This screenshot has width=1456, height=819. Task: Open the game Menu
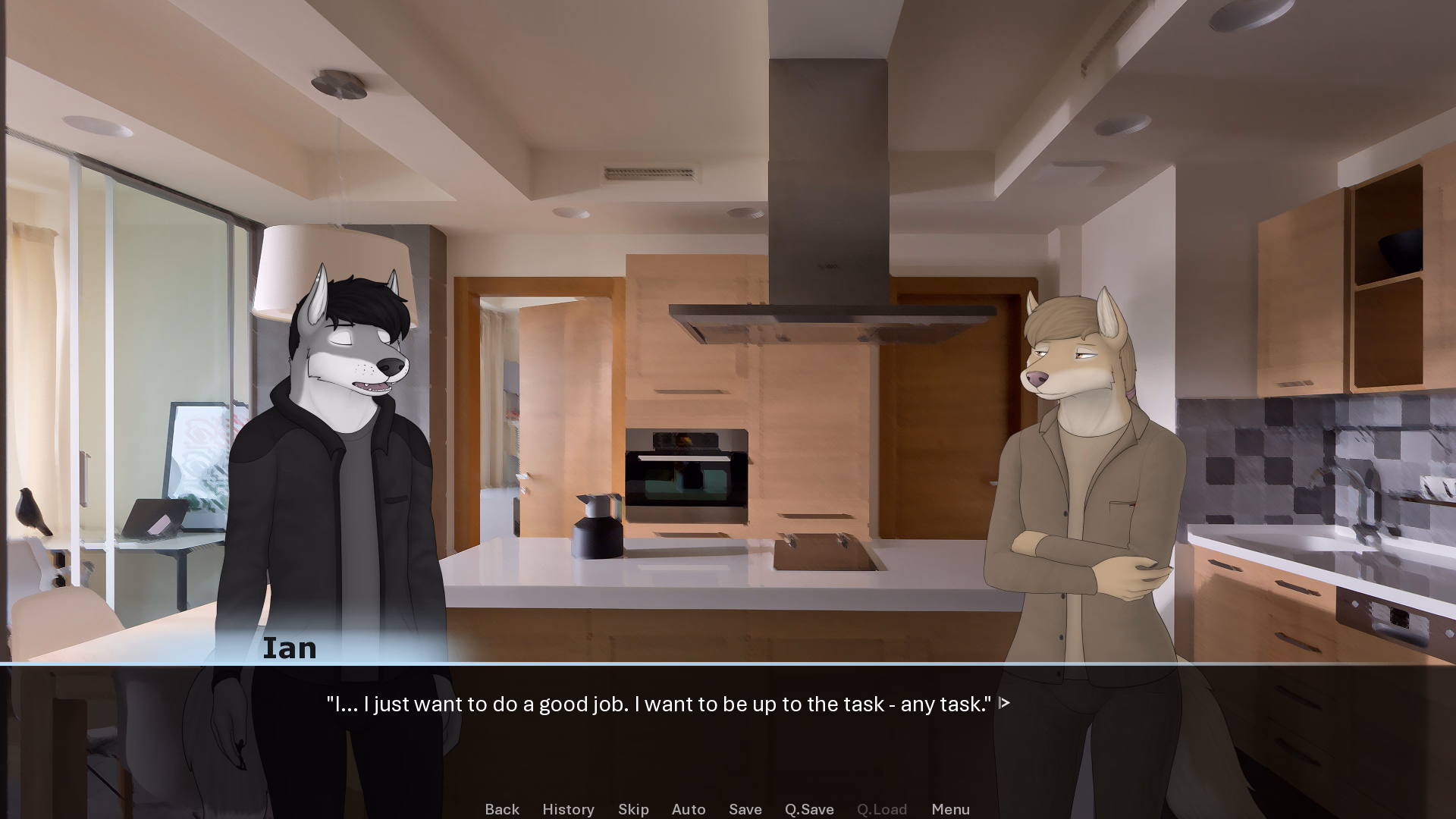pos(950,809)
